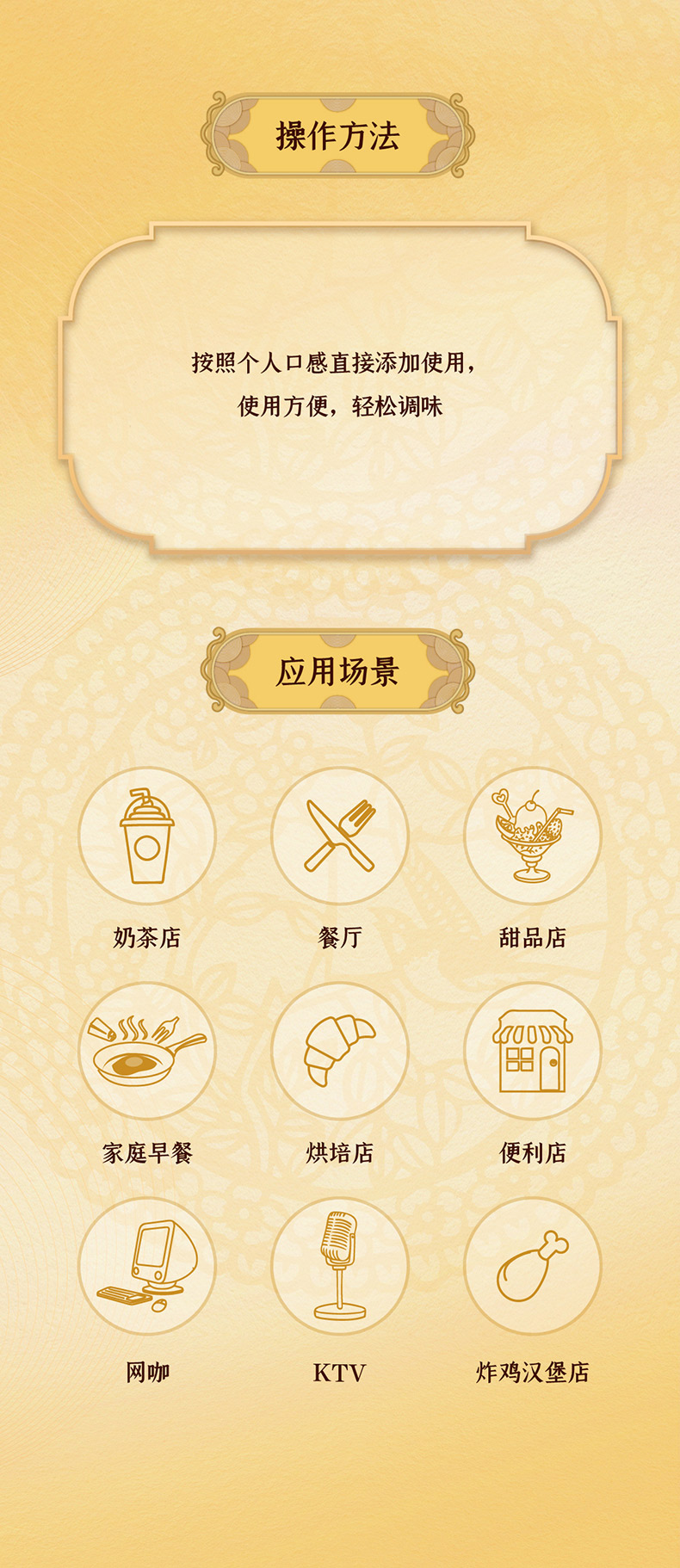Tap the dessert shop sundae icon
The image size is (680, 1568).
point(532,836)
